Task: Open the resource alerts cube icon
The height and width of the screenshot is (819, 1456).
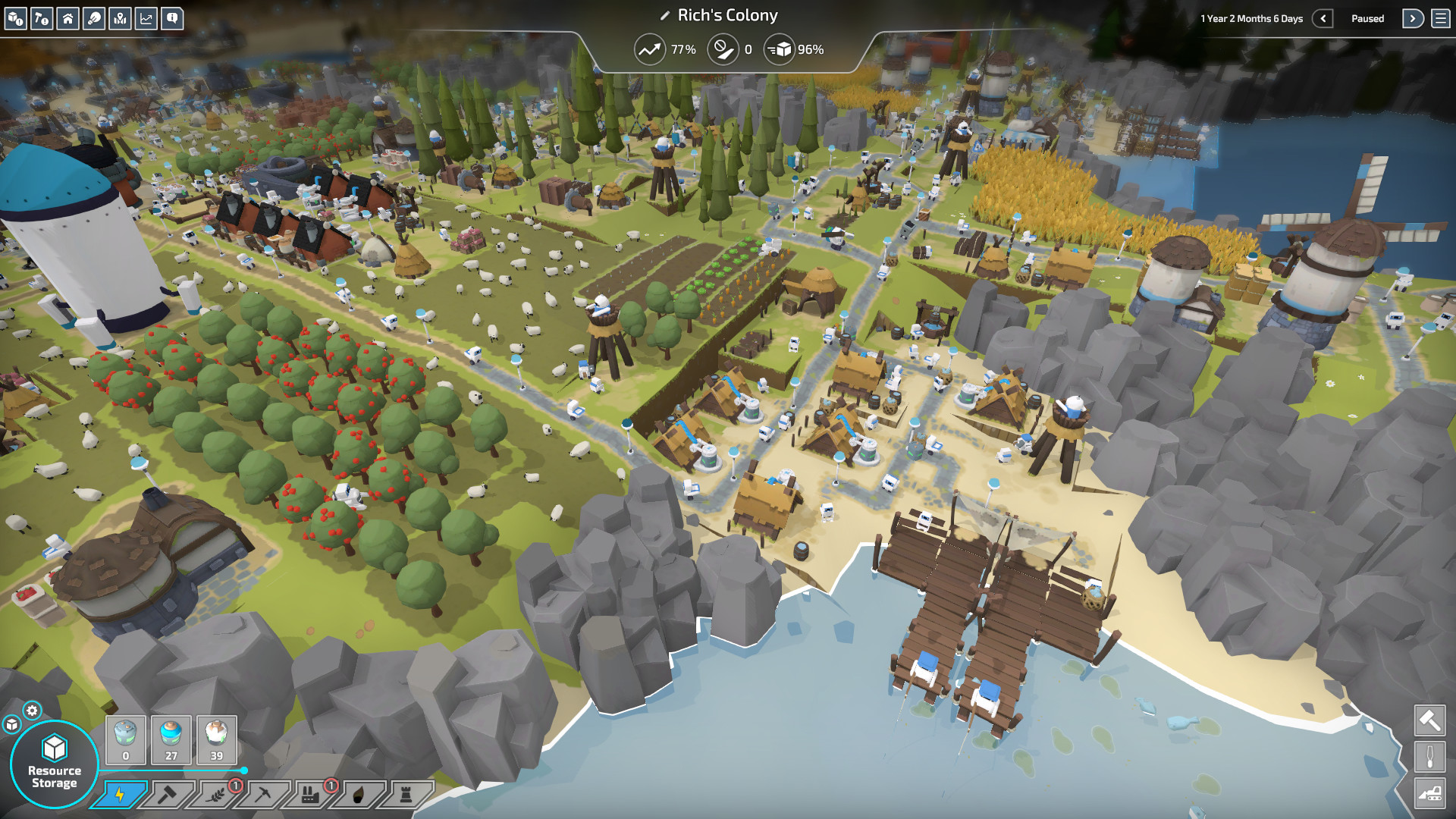Action: [16, 18]
